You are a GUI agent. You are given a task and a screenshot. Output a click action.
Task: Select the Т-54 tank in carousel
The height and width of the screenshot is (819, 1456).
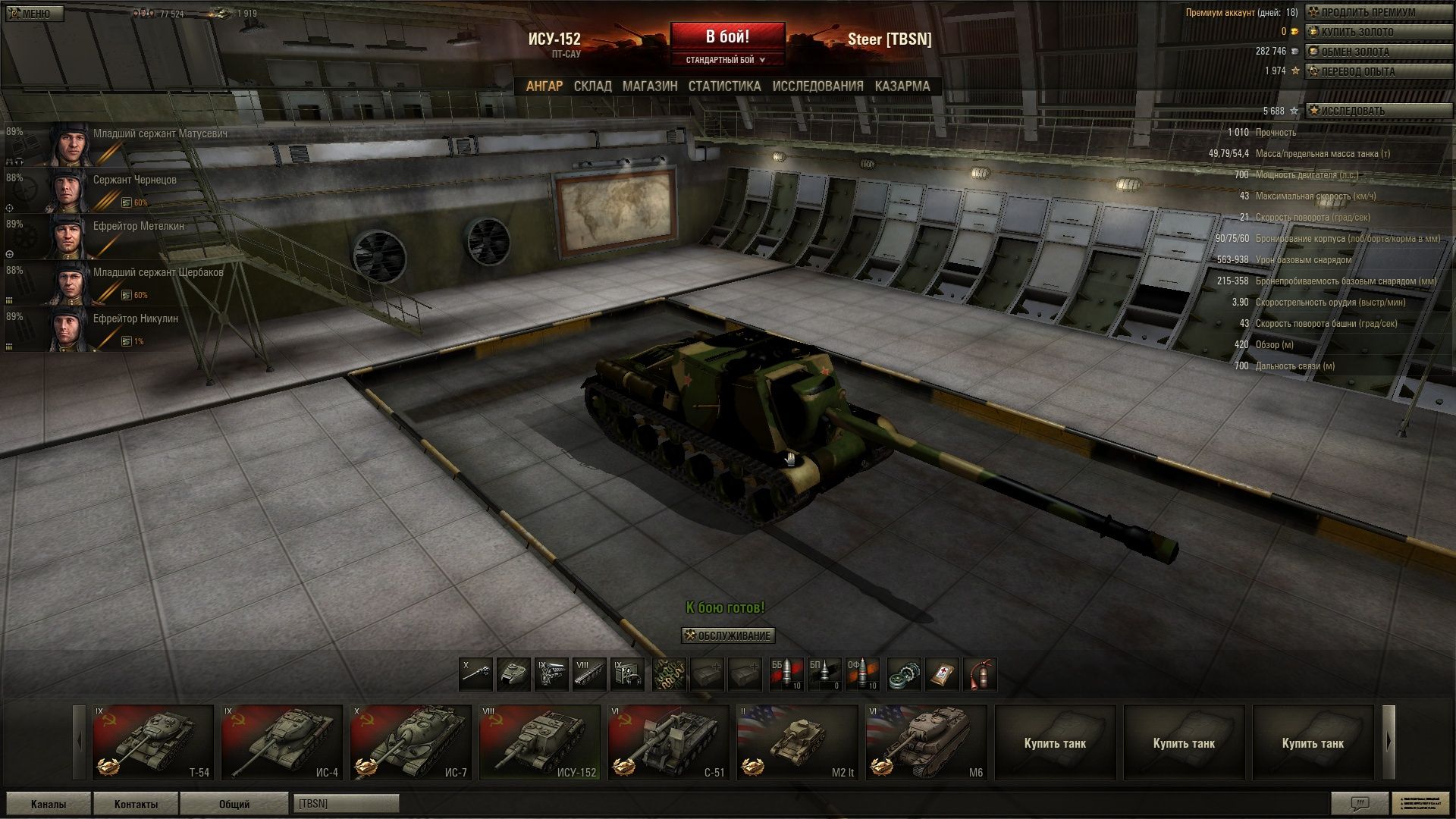point(152,742)
